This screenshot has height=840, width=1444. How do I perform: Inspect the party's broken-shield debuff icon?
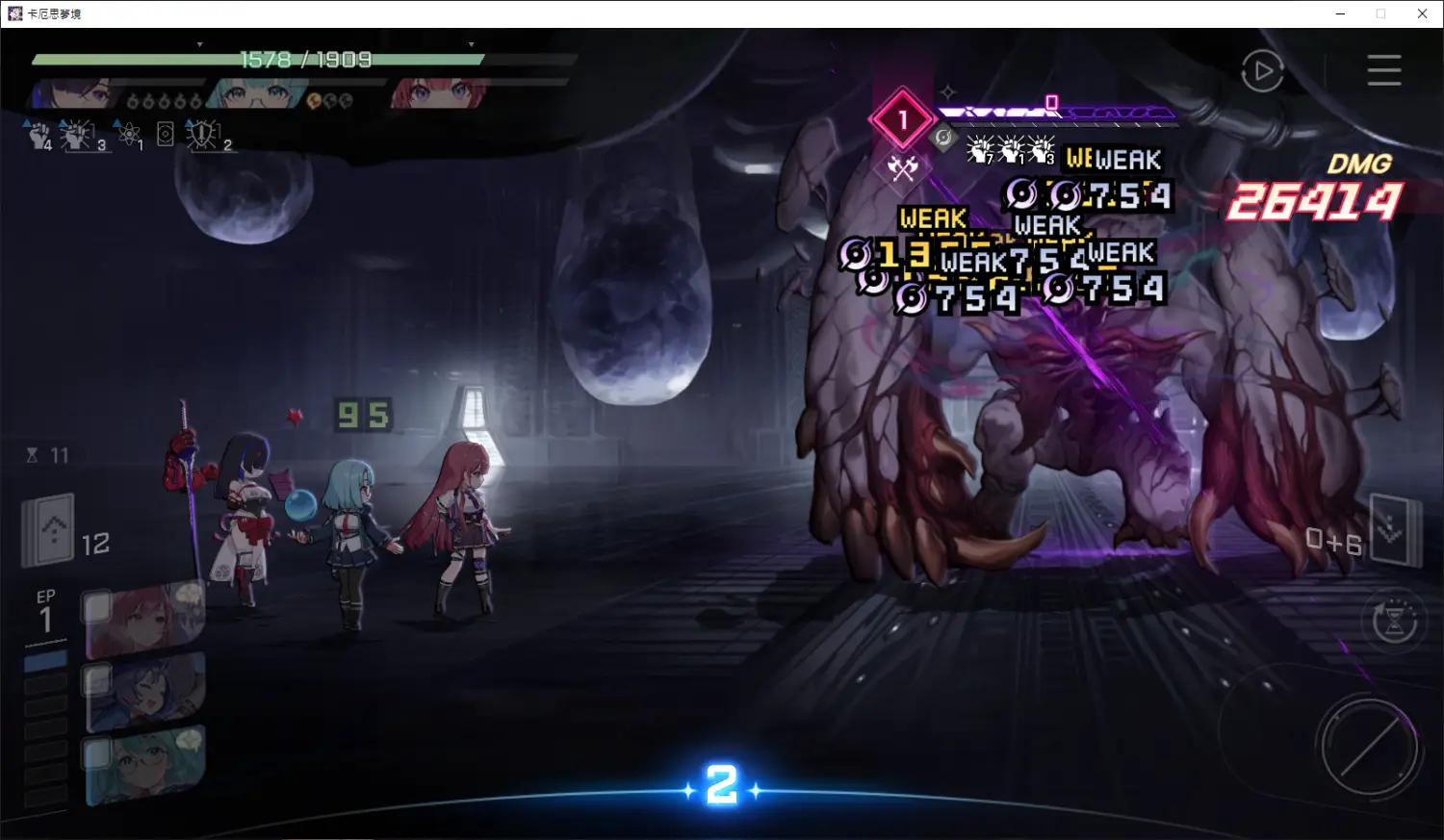tap(203, 136)
